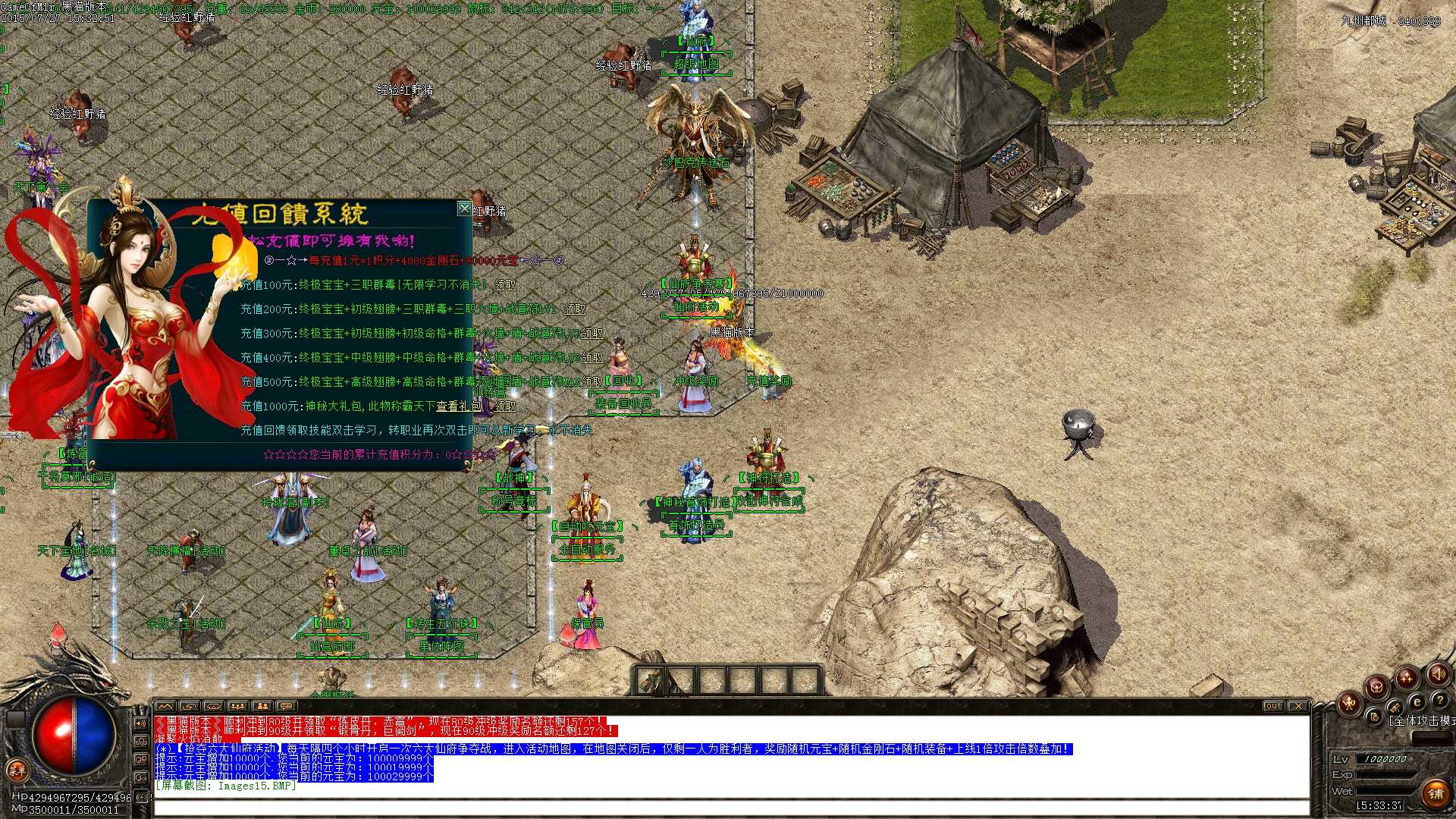Click the scroll icon below the bag button
Screen dimensions: 1456x819
pos(1374,718)
